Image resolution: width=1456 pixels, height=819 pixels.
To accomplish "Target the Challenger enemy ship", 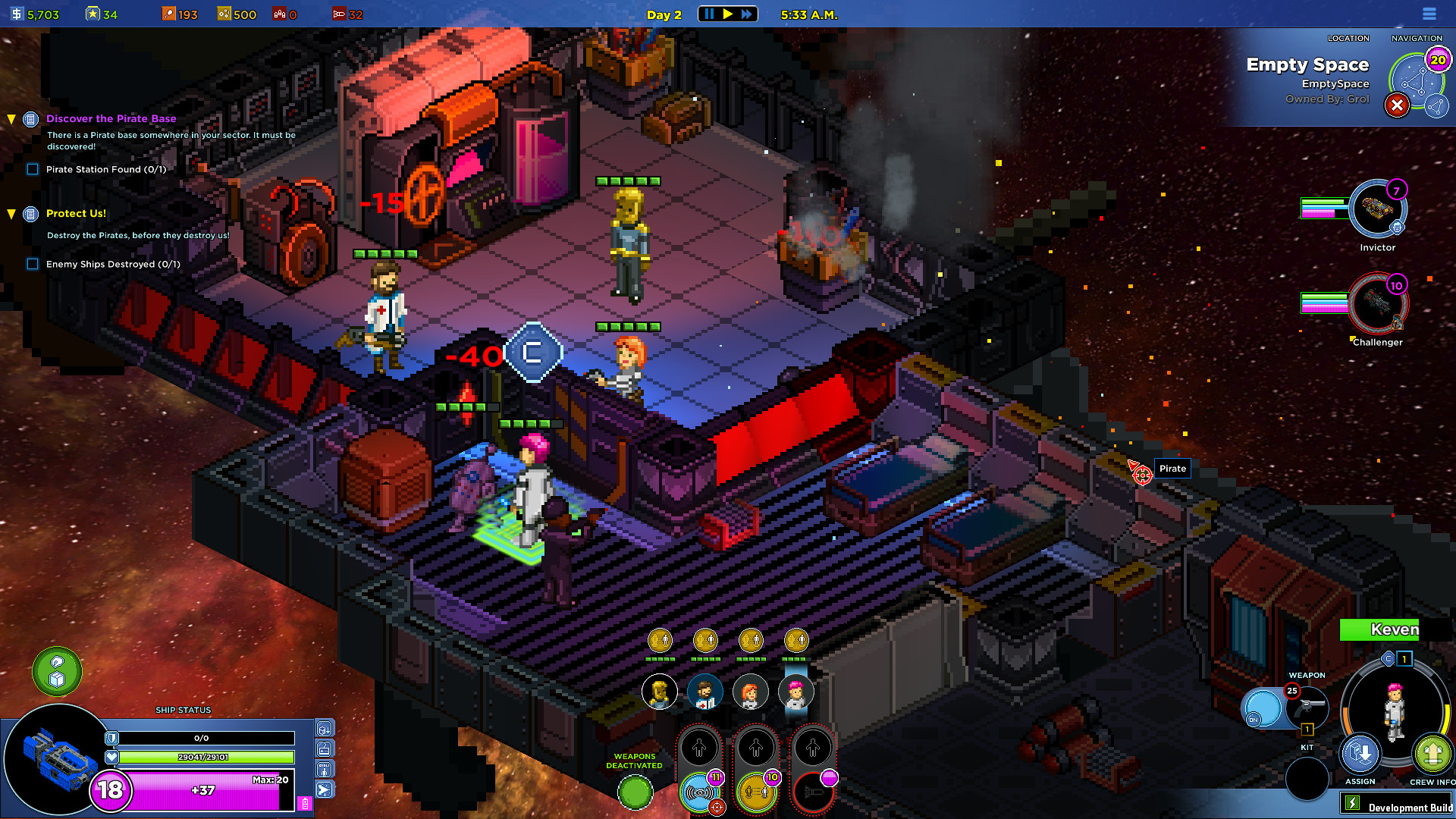I will tap(1377, 303).
